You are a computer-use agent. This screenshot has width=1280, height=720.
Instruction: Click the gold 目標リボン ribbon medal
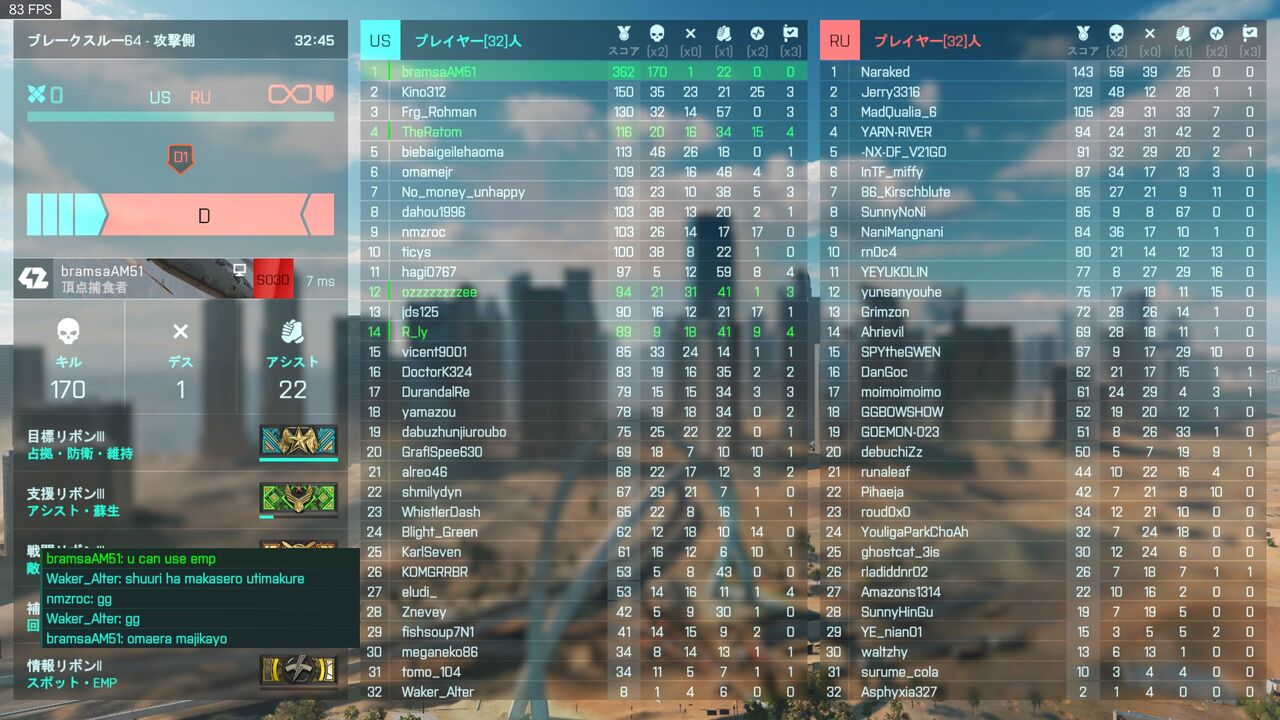(297, 440)
